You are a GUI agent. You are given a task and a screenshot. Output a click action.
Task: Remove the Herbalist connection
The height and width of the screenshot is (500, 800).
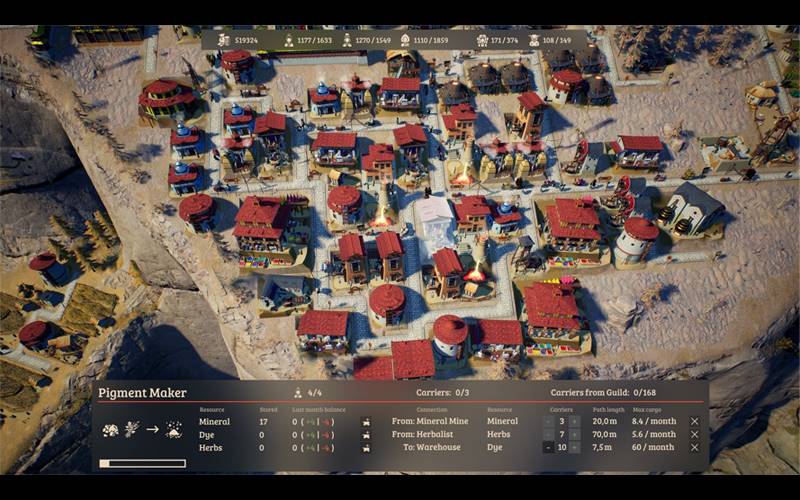tap(695, 435)
